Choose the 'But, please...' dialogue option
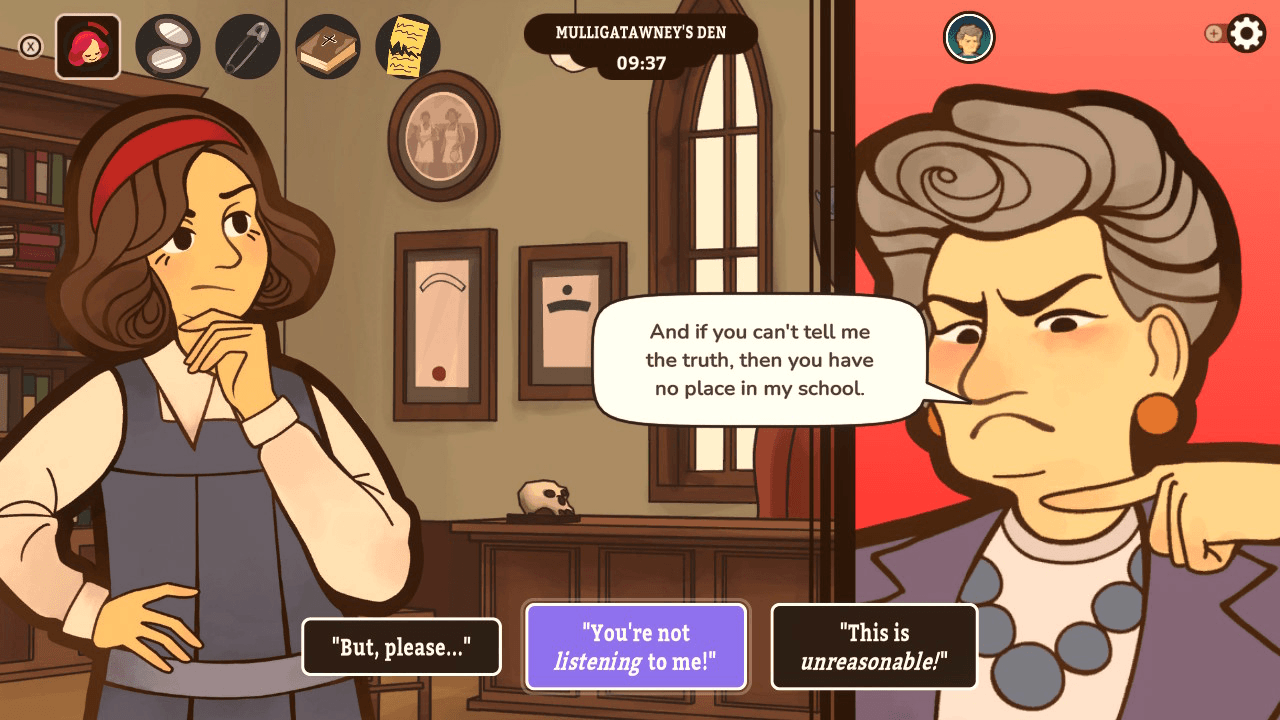The width and height of the screenshot is (1280, 720). [401, 647]
